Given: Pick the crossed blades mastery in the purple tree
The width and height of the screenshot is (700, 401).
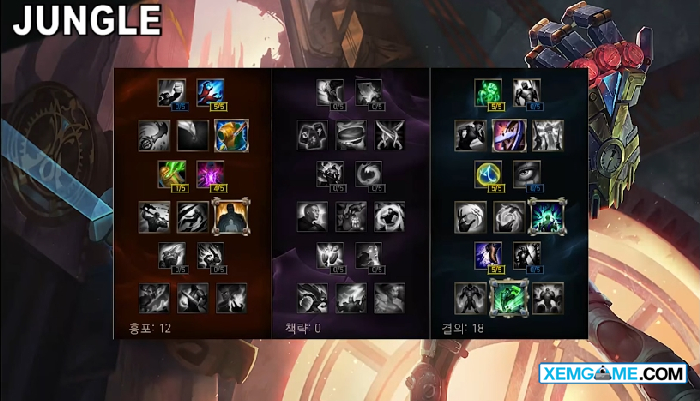Looking at the screenshot, I should coord(389,134).
